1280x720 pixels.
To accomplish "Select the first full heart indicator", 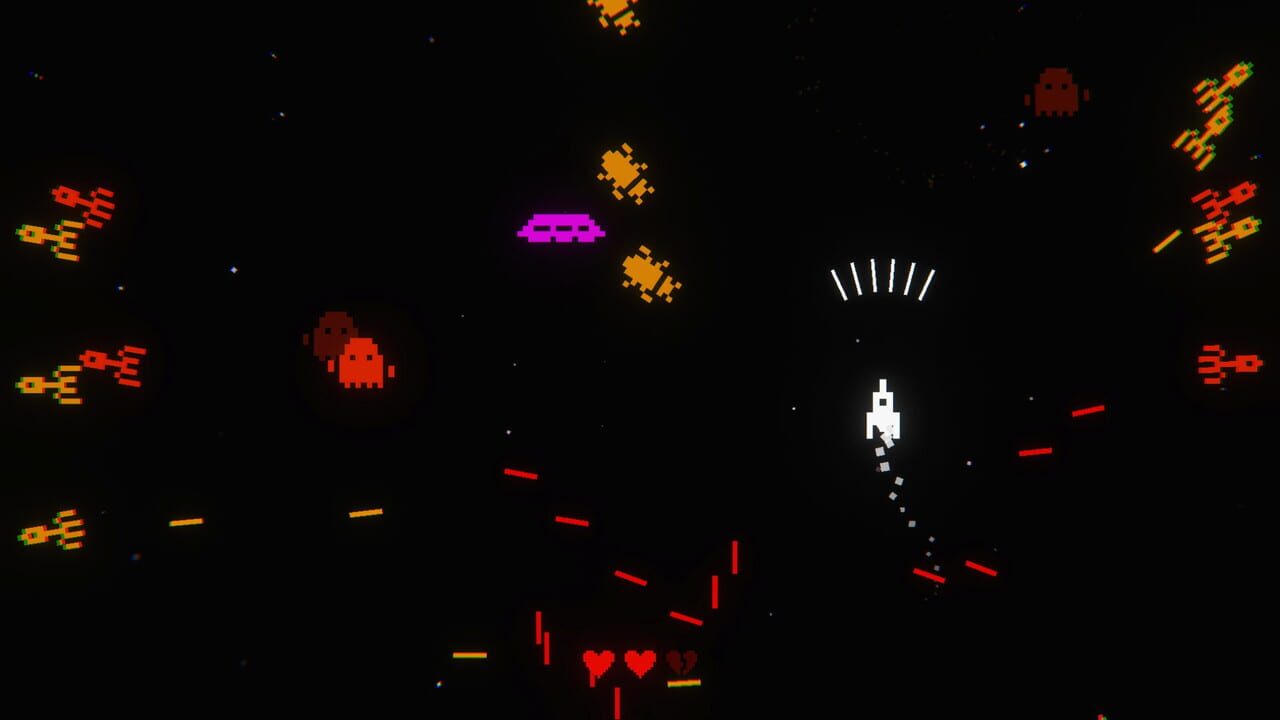I will pos(597,662).
